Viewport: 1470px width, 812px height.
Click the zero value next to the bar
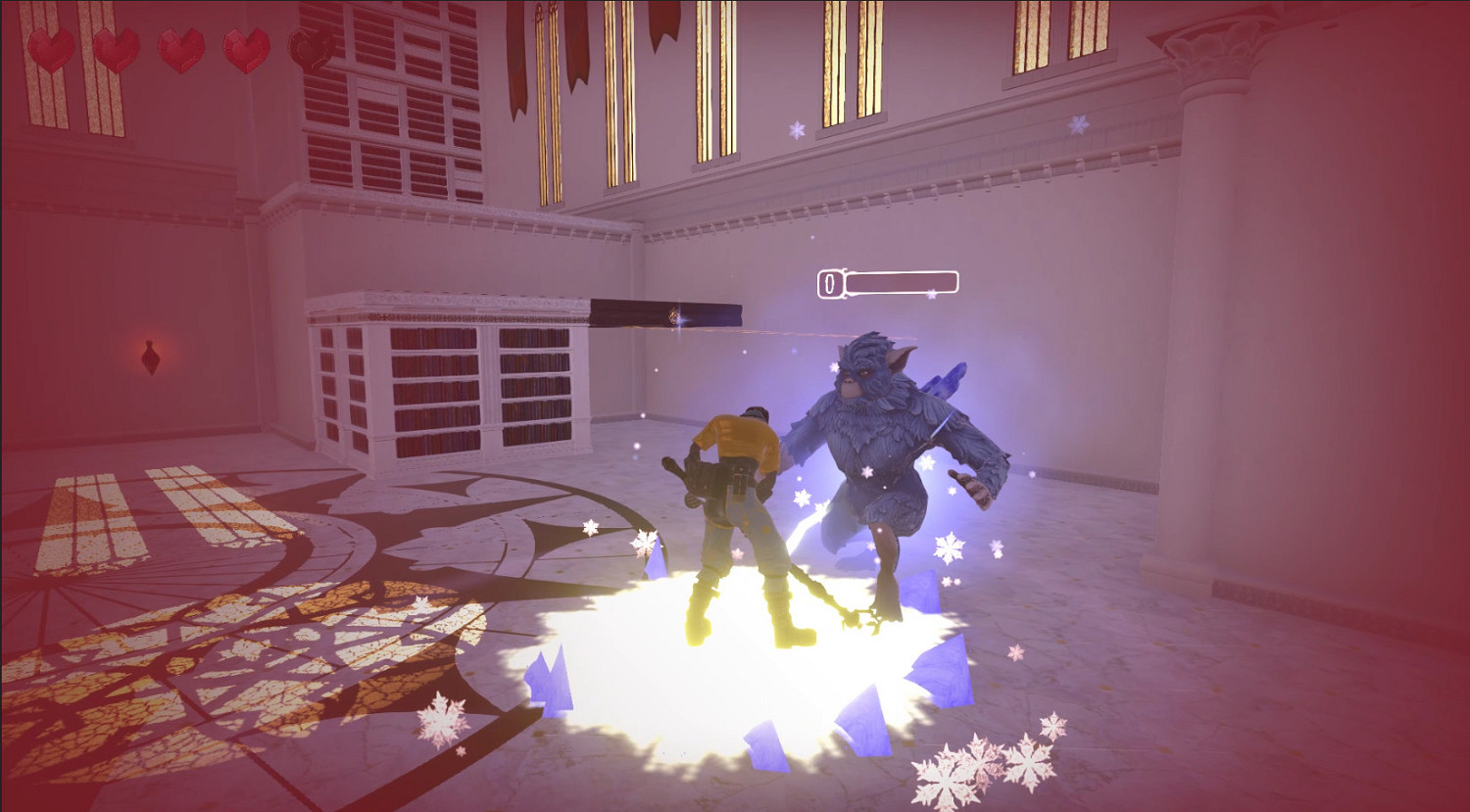coord(828,285)
